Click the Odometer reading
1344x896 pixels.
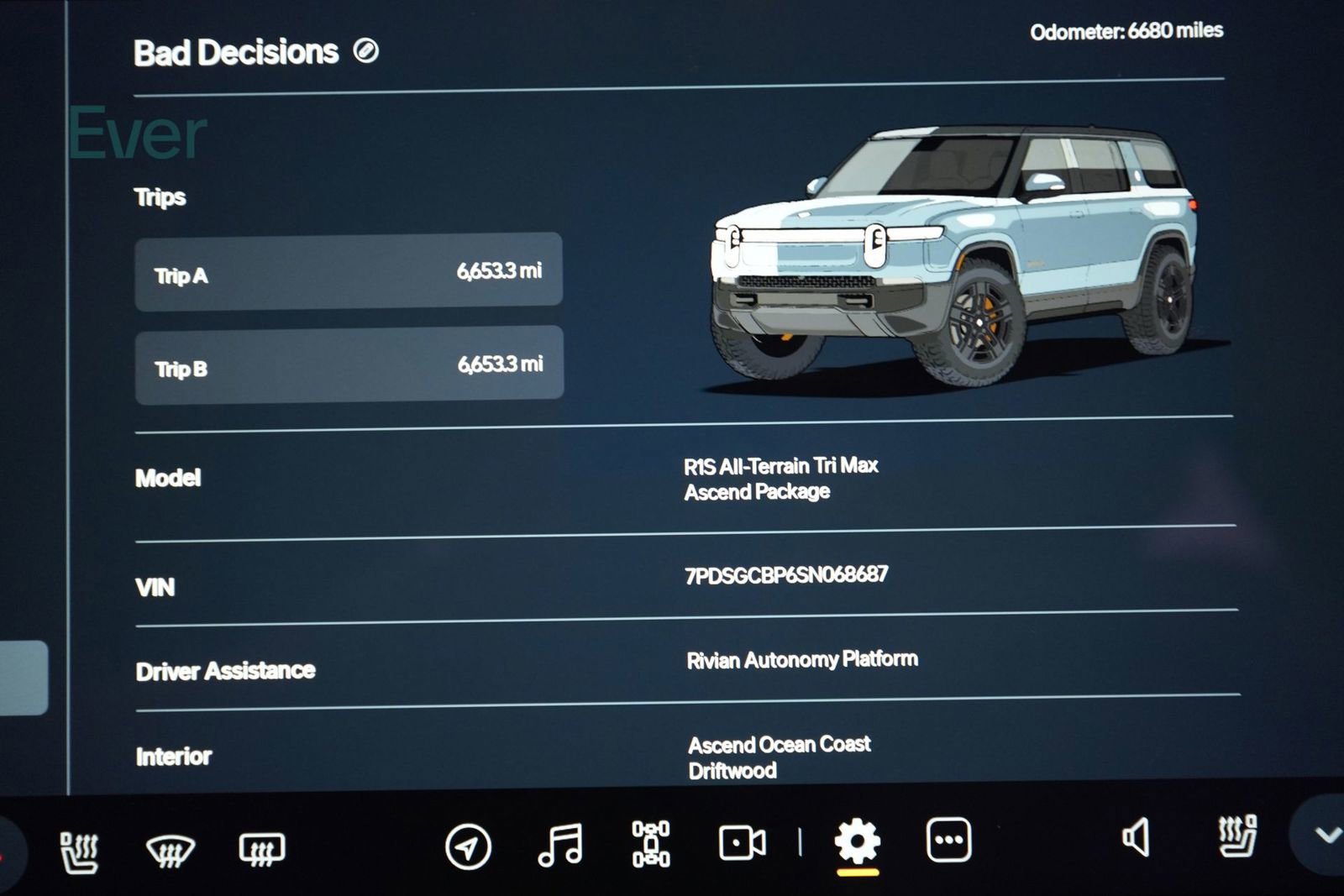click(x=1128, y=30)
